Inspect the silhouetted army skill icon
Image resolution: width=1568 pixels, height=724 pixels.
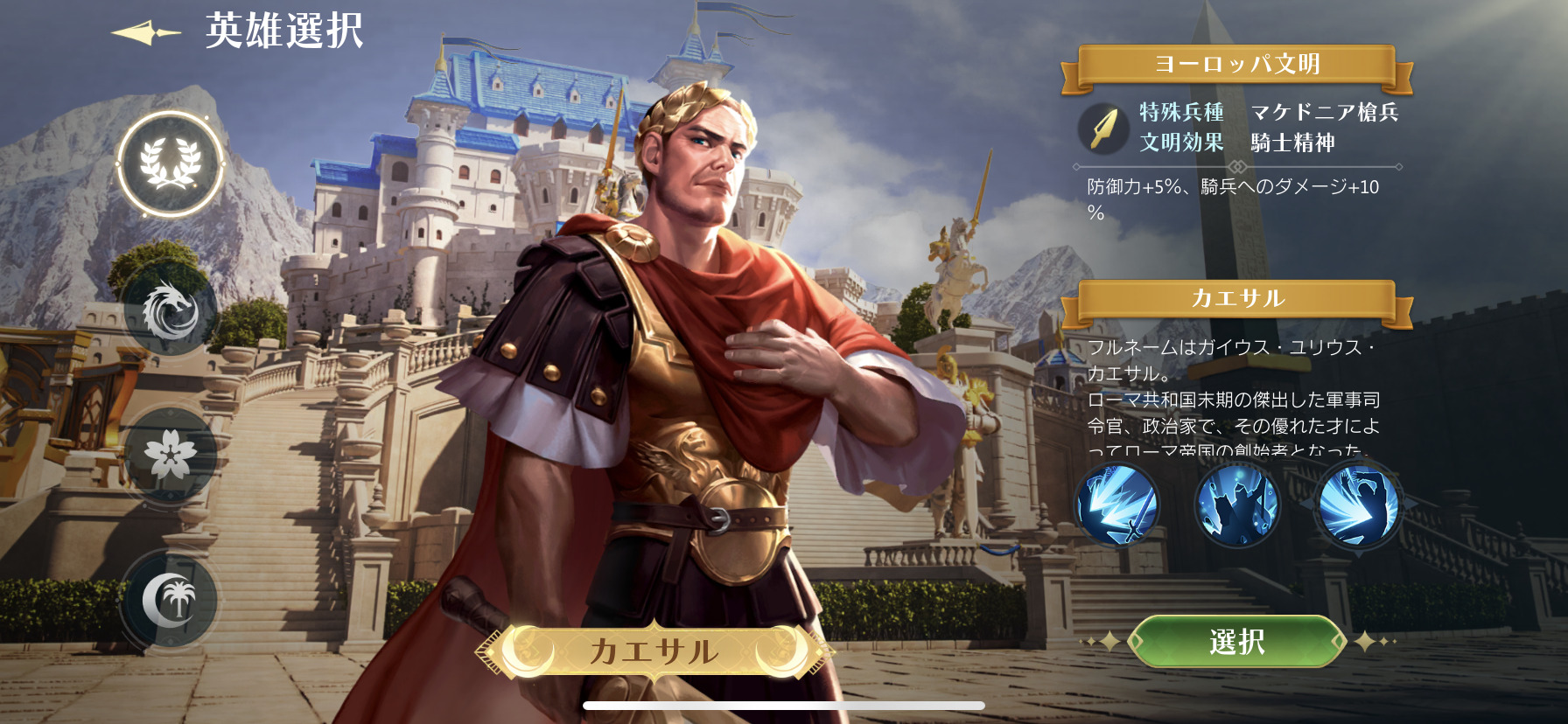point(1236,505)
